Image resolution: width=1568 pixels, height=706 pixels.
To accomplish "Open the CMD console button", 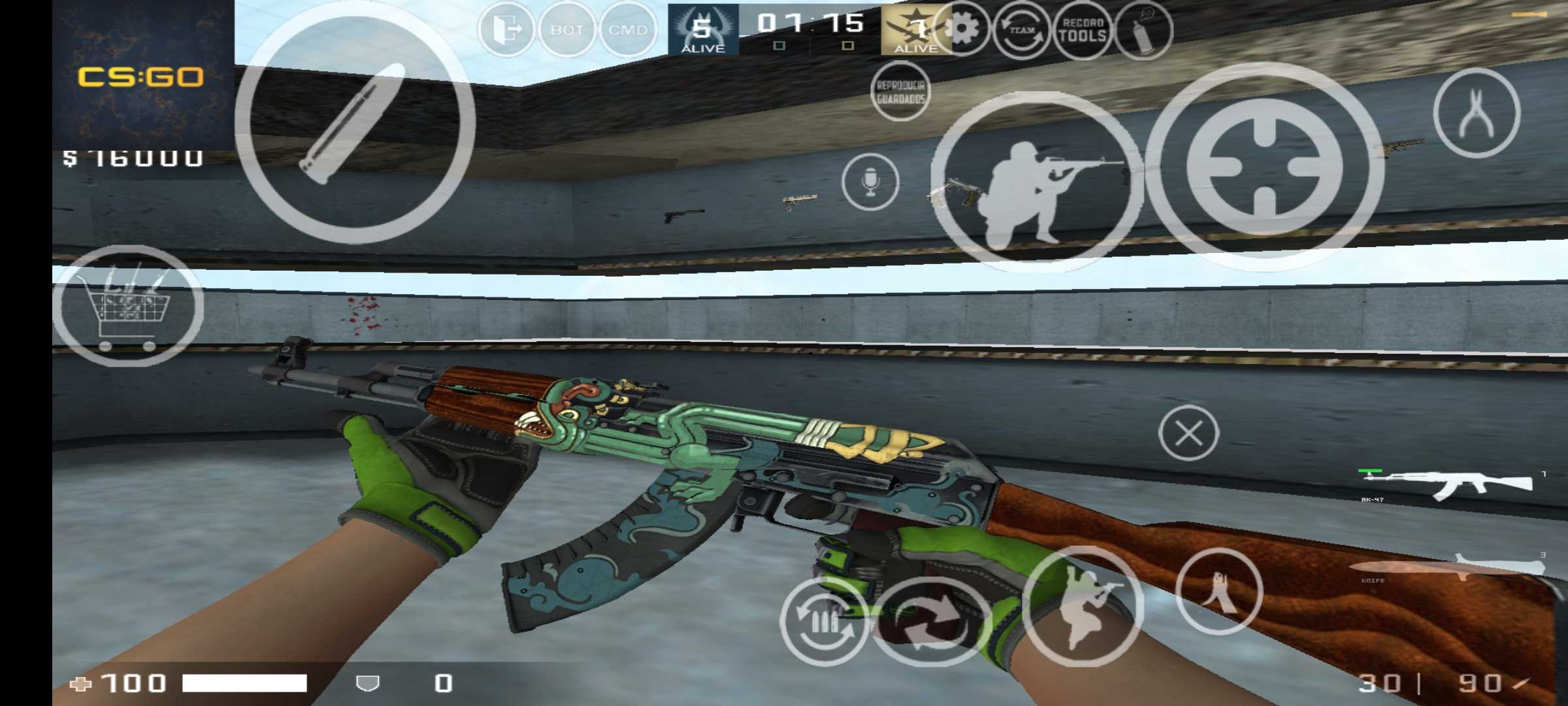I will (x=627, y=30).
